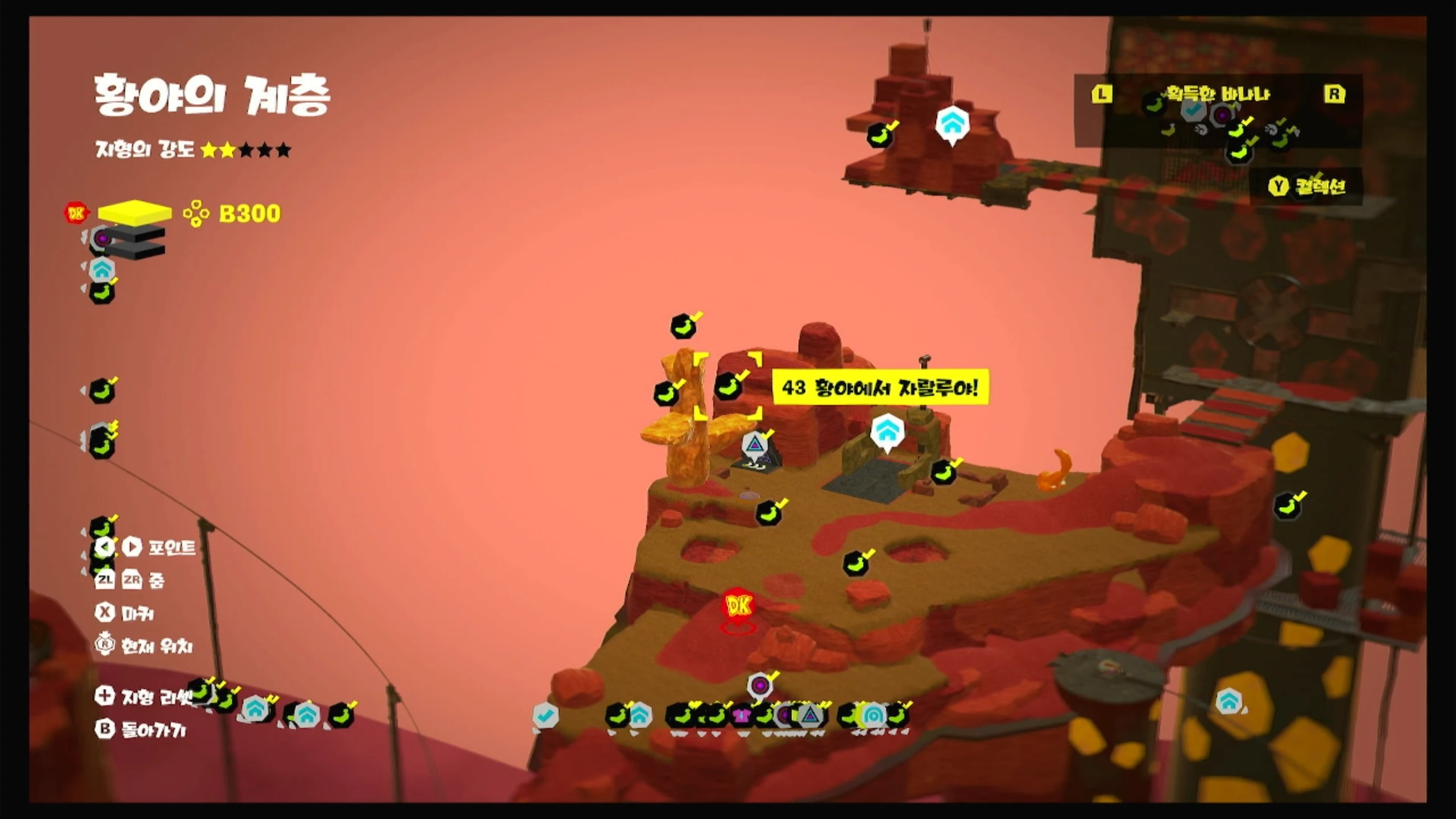This screenshot has height=819, width=1456.
Task: Pick the banana marker just right of the stone hut
Action: 942,472
